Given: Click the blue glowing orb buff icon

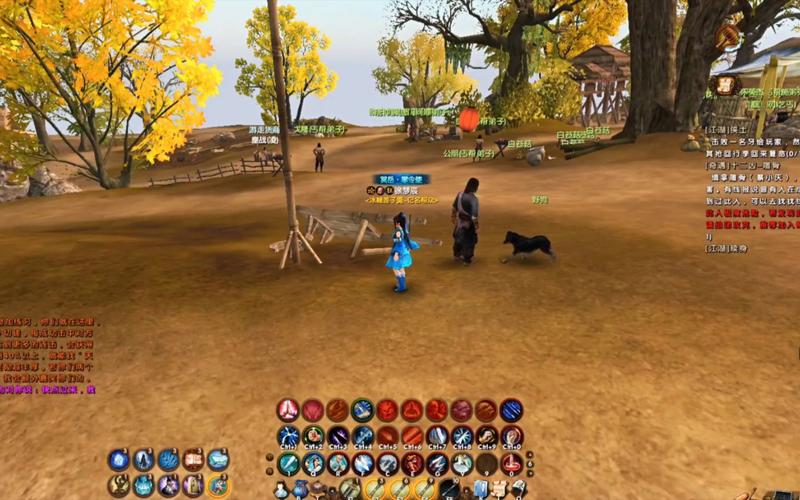Looking at the screenshot, I should tap(119, 459).
